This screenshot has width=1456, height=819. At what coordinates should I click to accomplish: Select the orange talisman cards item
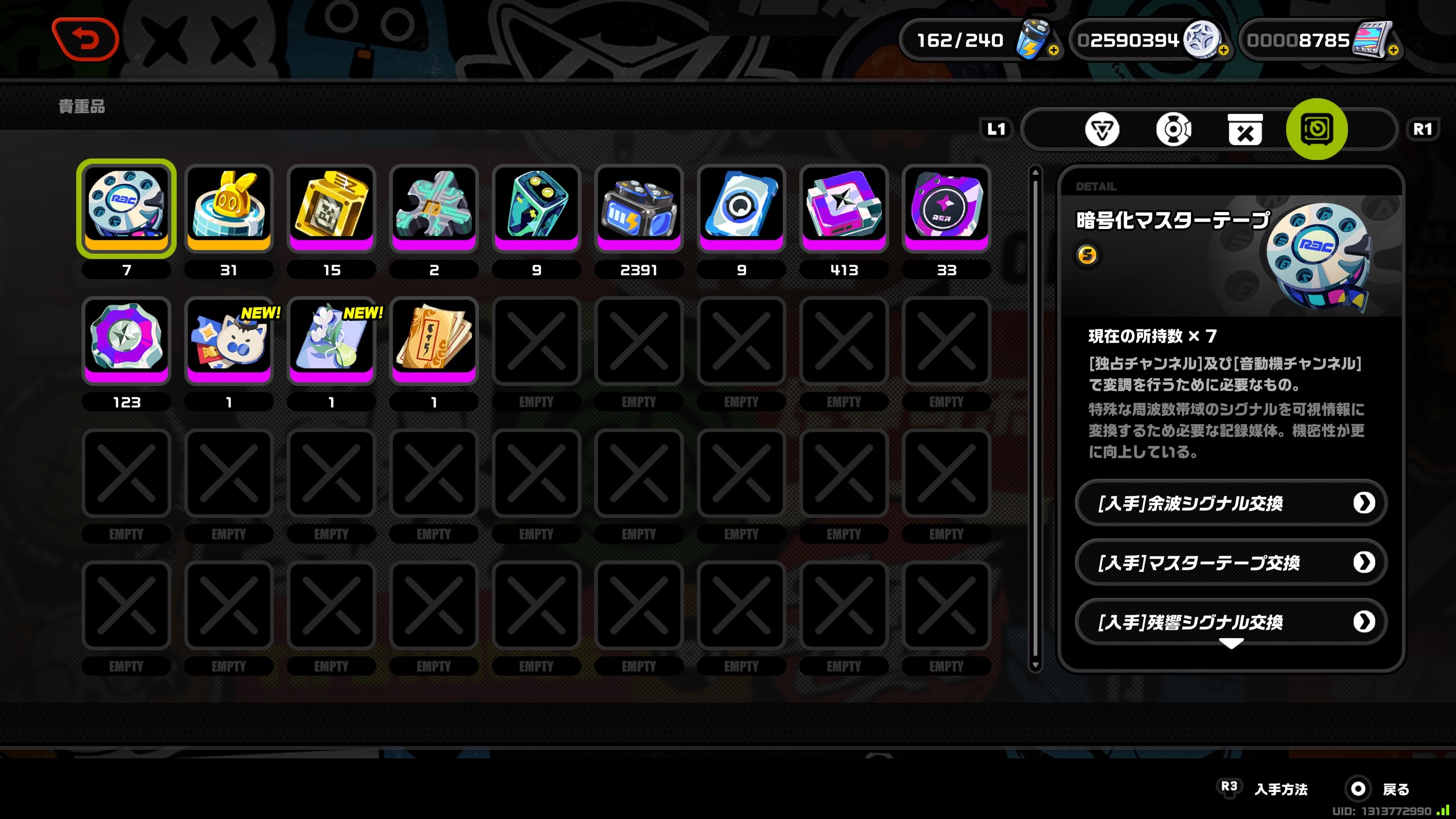pos(434,340)
